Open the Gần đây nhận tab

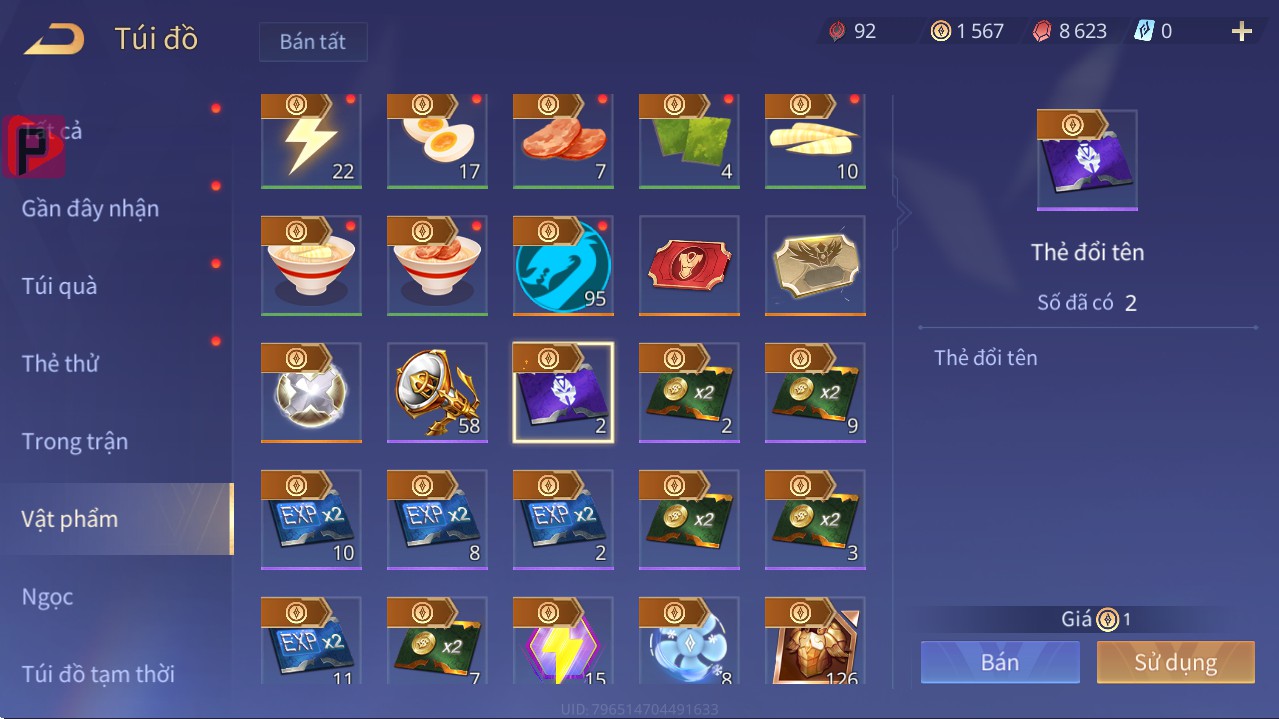(91, 209)
